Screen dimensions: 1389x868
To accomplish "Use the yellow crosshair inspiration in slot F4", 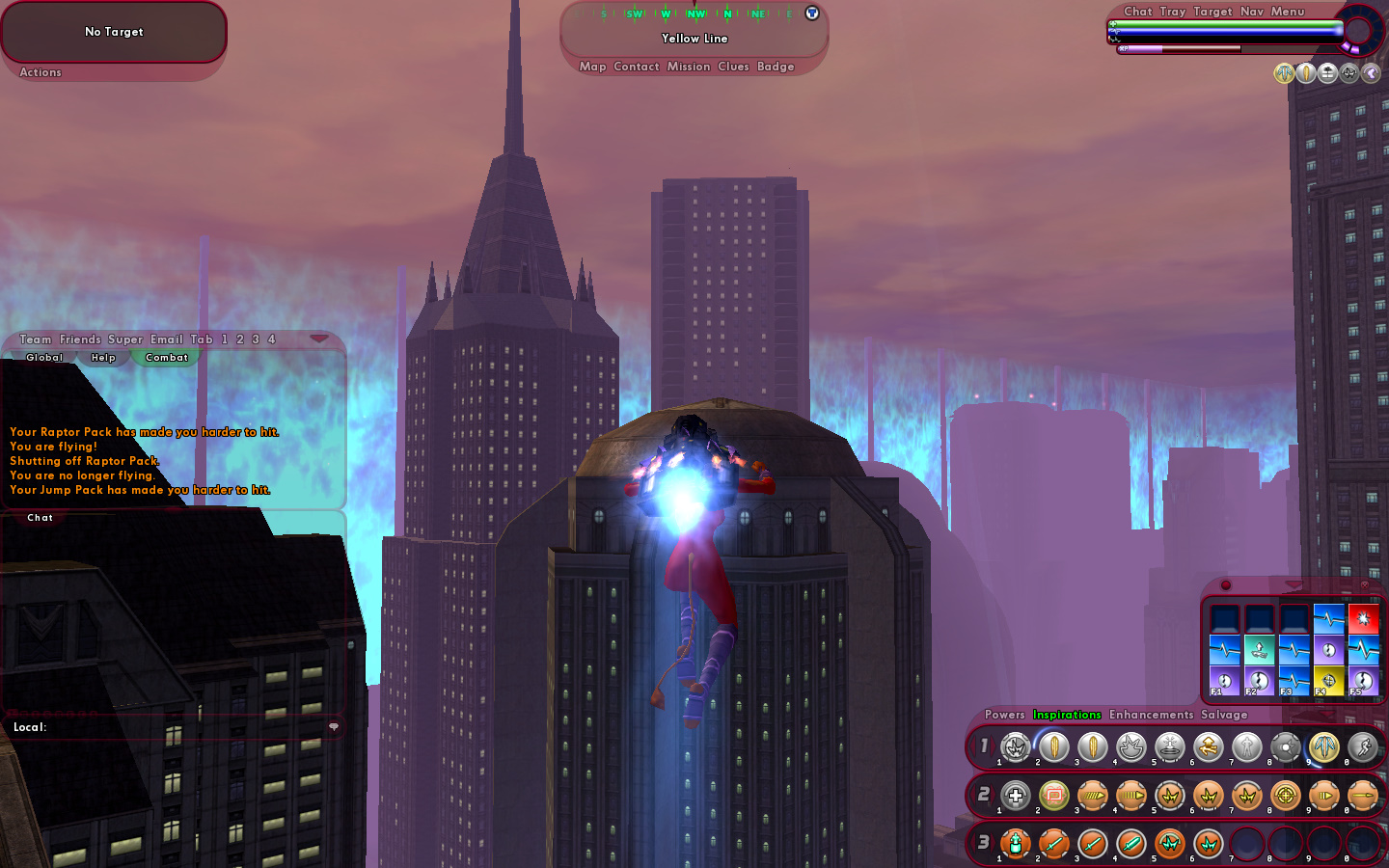I will click(x=1328, y=681).
